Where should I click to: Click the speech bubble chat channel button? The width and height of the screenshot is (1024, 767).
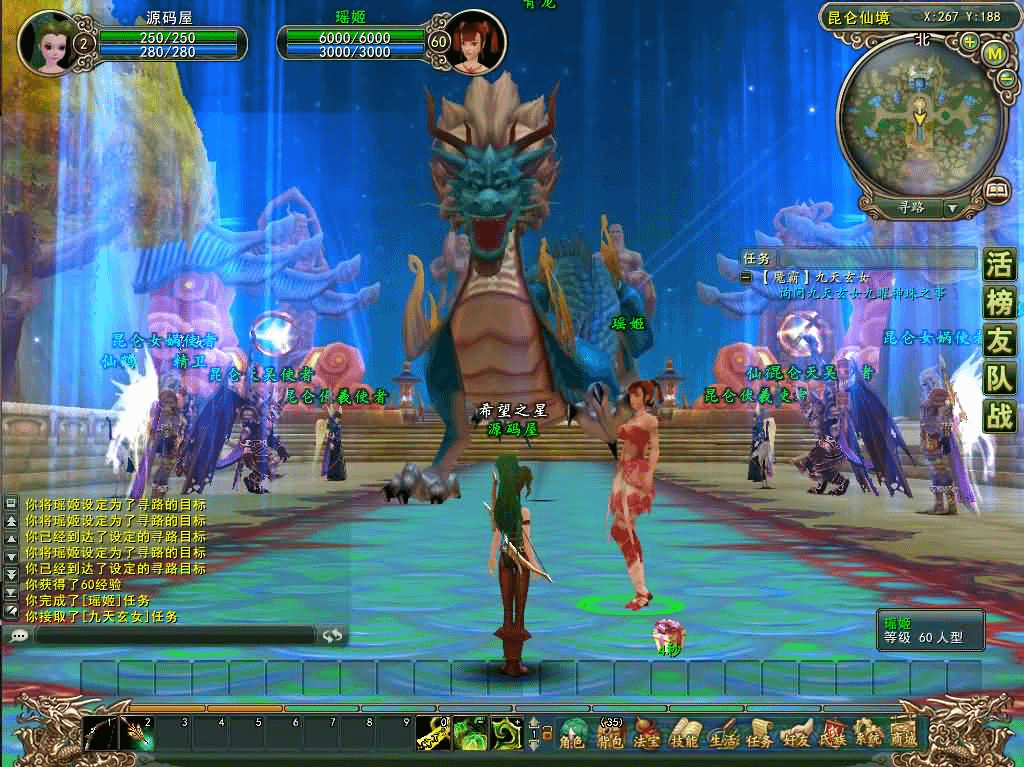pos(19,635)
